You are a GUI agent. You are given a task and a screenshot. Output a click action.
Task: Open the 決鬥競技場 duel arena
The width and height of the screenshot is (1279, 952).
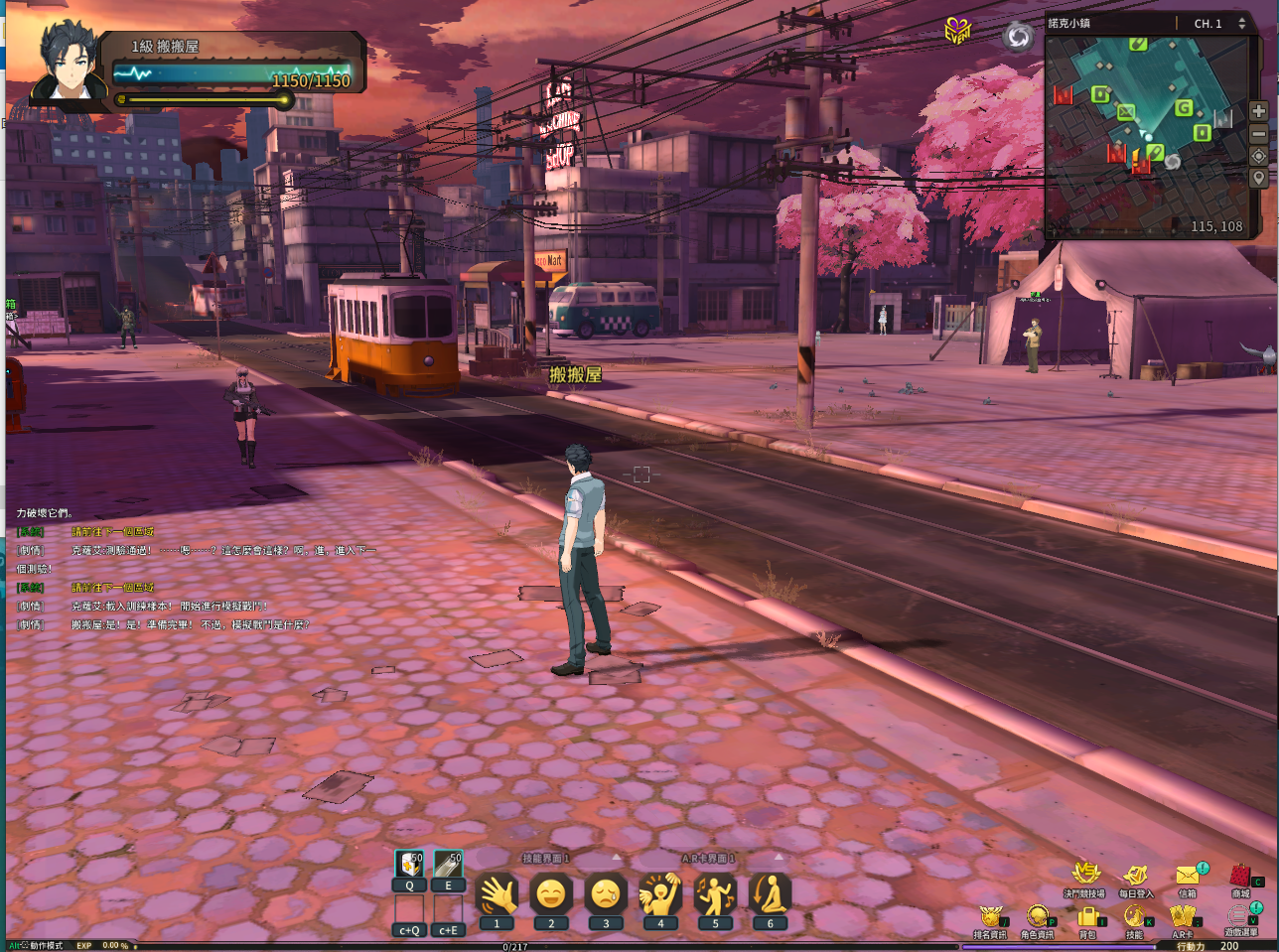1084,875
